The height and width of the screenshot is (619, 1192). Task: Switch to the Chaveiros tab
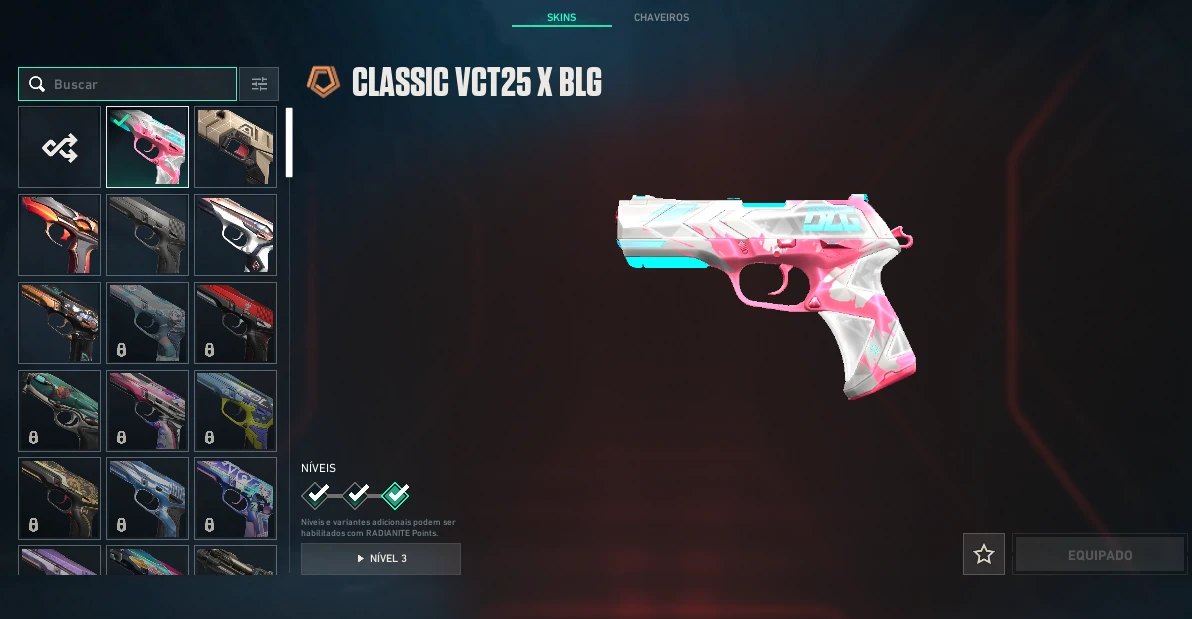tap(661, 18)
